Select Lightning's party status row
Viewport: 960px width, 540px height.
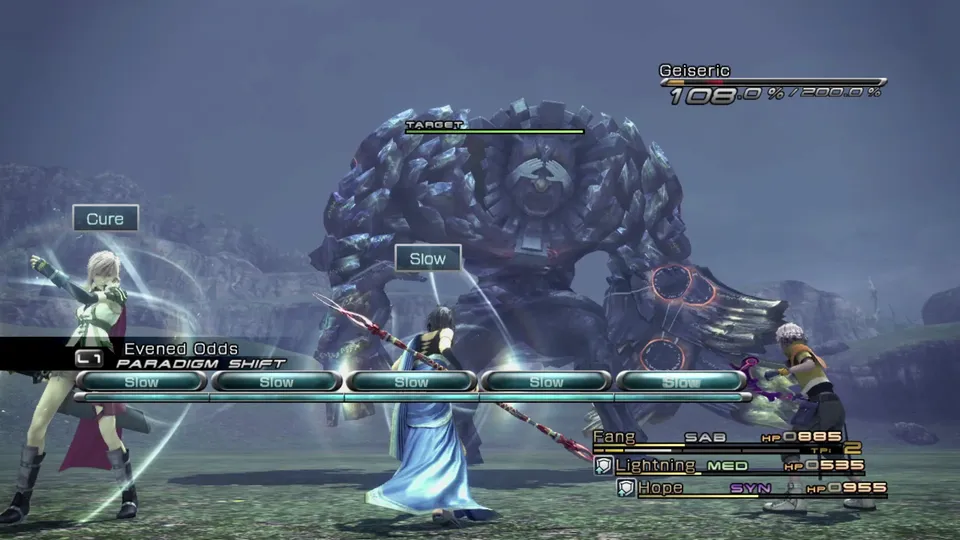[730, 466]
